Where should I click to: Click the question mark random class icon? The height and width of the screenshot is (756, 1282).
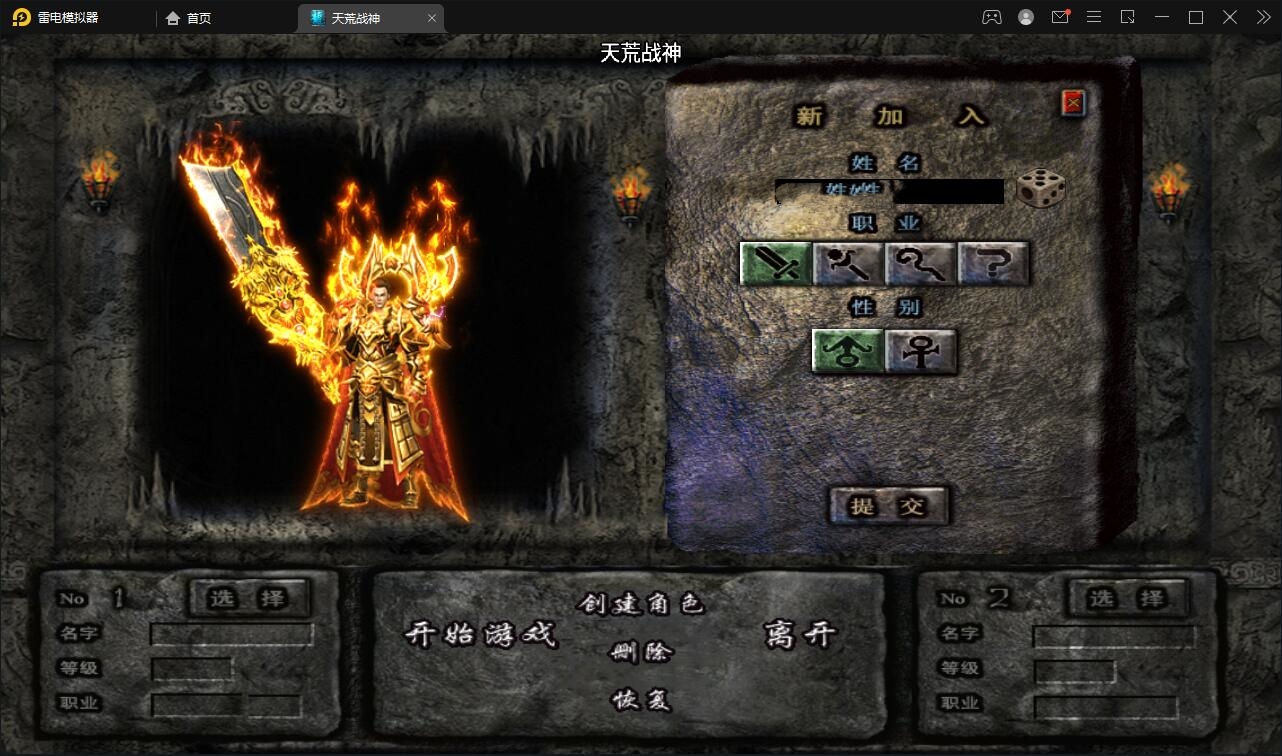992,263
